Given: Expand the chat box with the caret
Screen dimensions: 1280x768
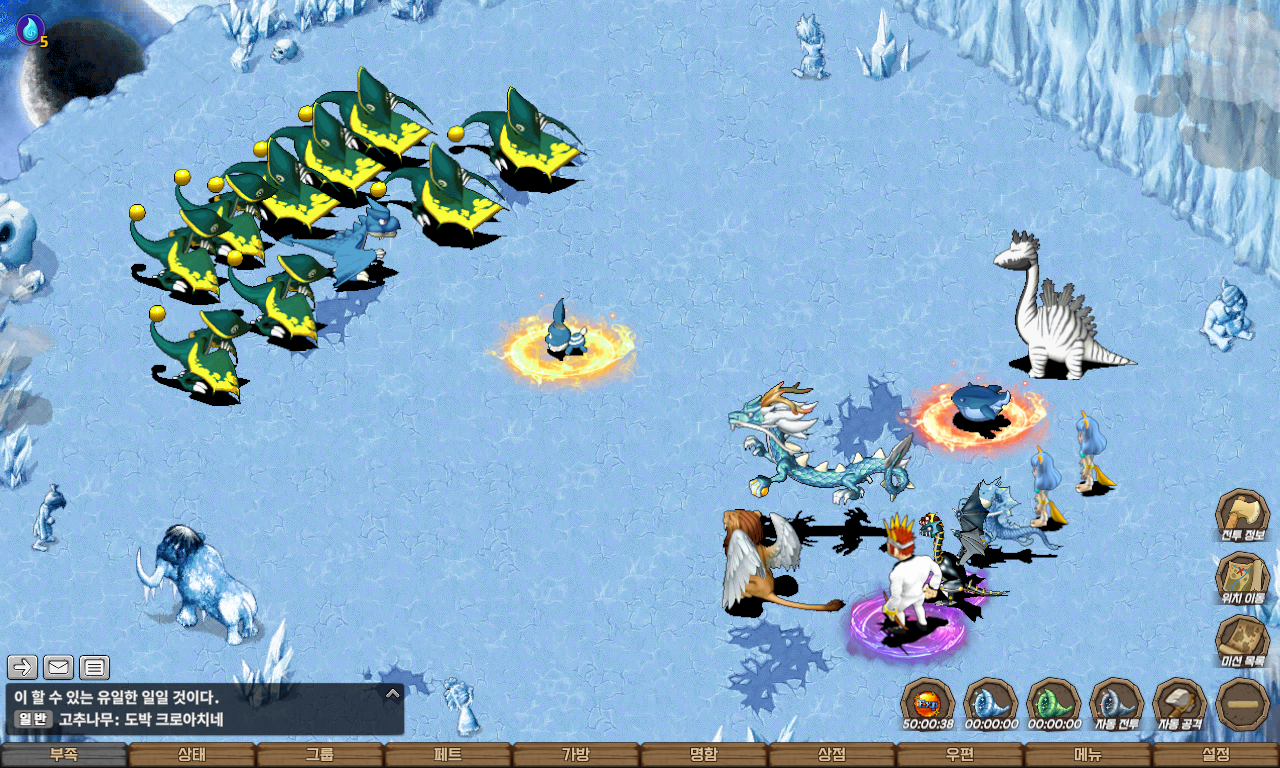Looking at the screenshot, I should click(393, 693).
